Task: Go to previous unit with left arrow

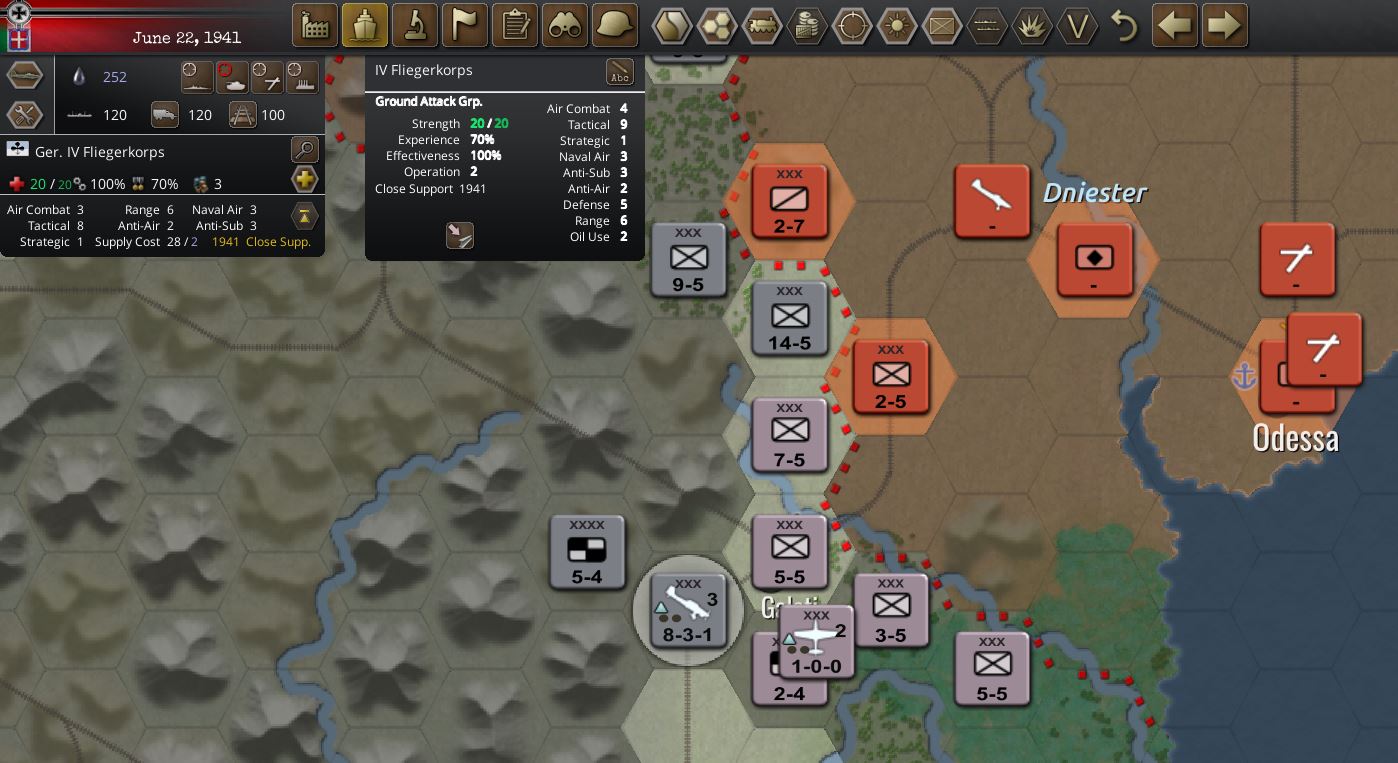Action: pos(1175,25)
